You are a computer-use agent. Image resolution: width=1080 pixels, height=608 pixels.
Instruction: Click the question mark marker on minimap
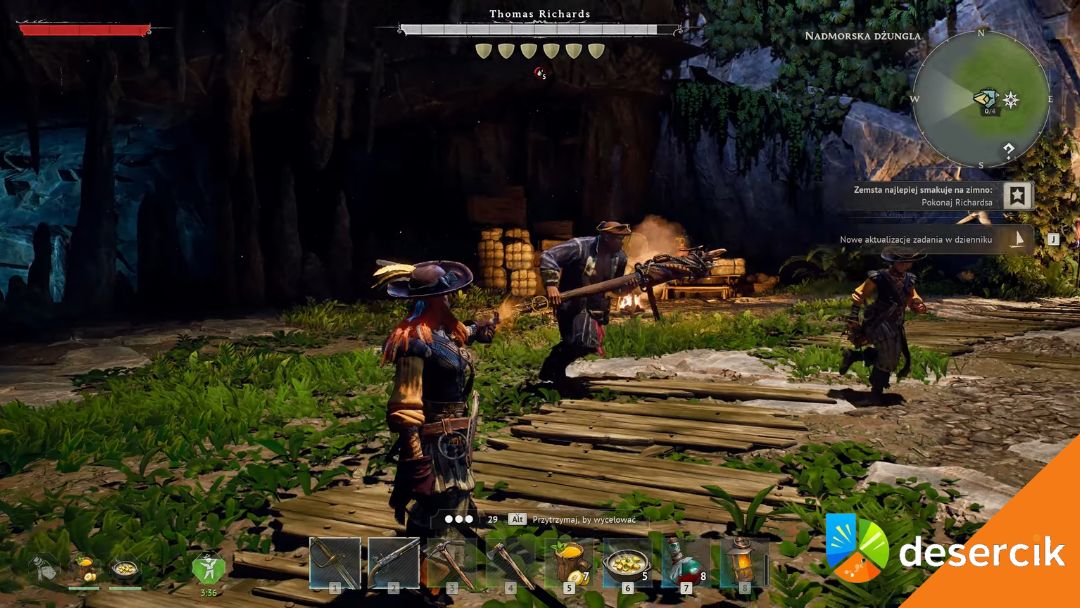click(x=1010, y=151)
